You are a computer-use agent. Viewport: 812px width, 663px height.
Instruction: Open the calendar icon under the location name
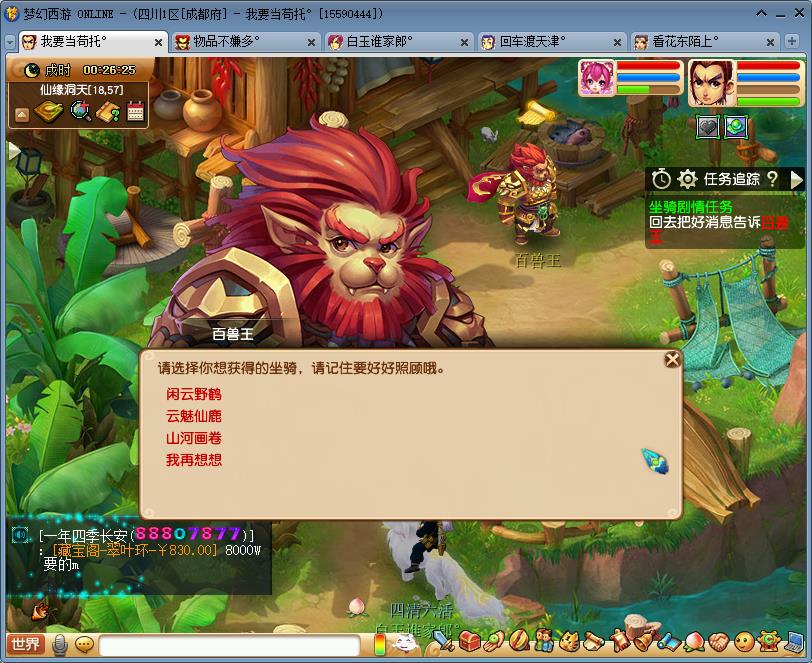tap(136, 112)
